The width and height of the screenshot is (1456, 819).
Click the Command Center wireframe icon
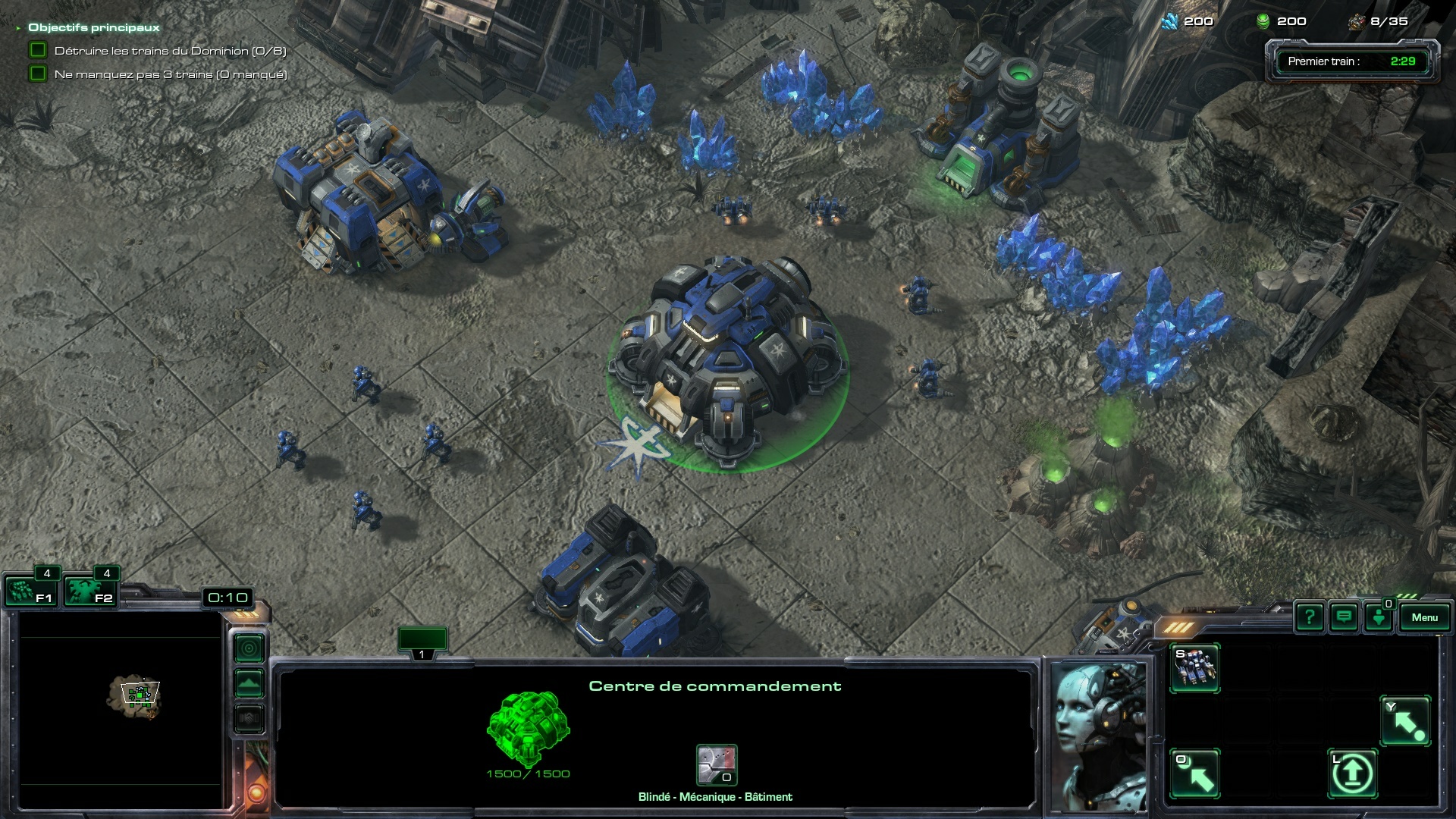point(528,727)
